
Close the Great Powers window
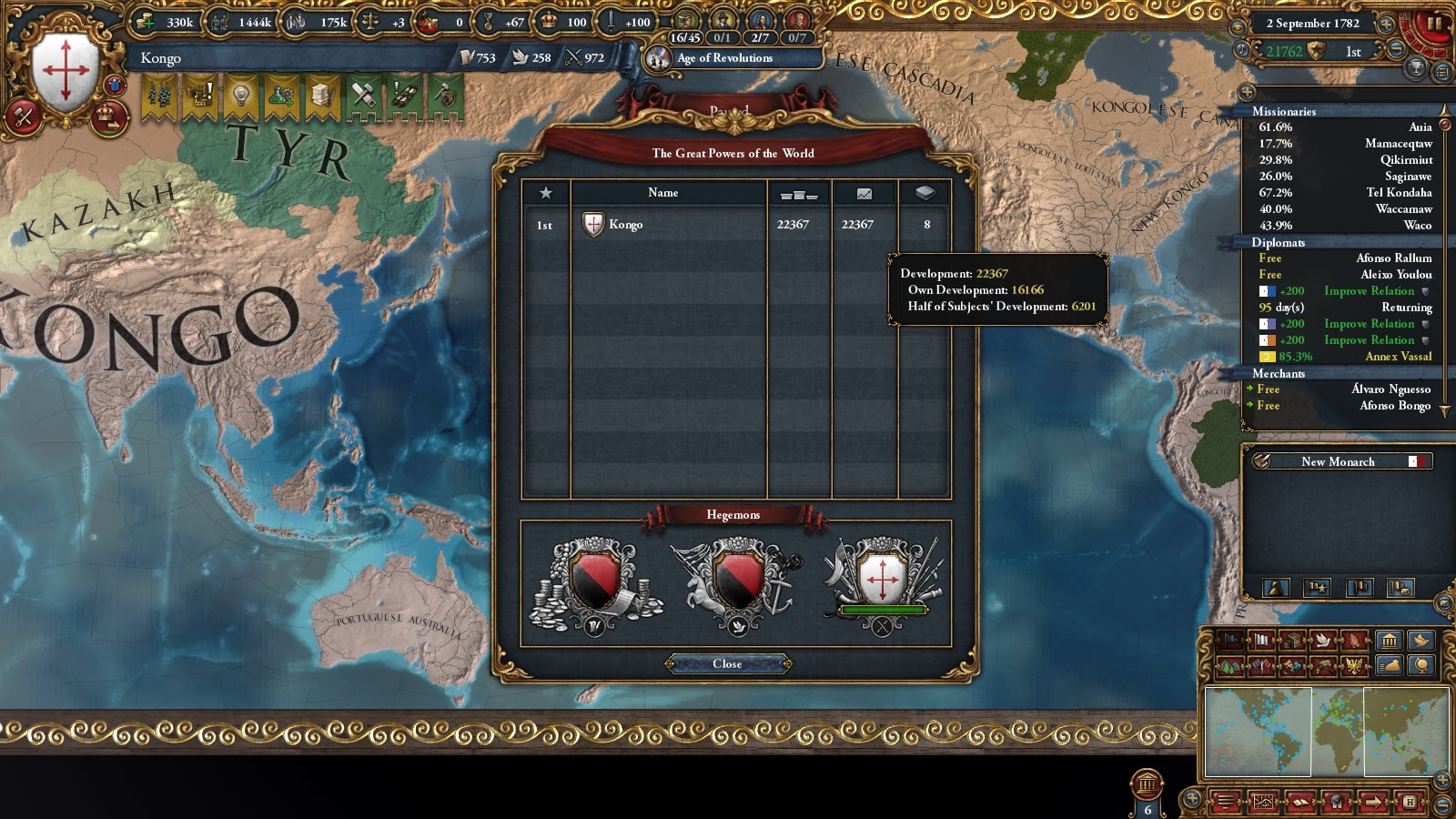[727, 664]
